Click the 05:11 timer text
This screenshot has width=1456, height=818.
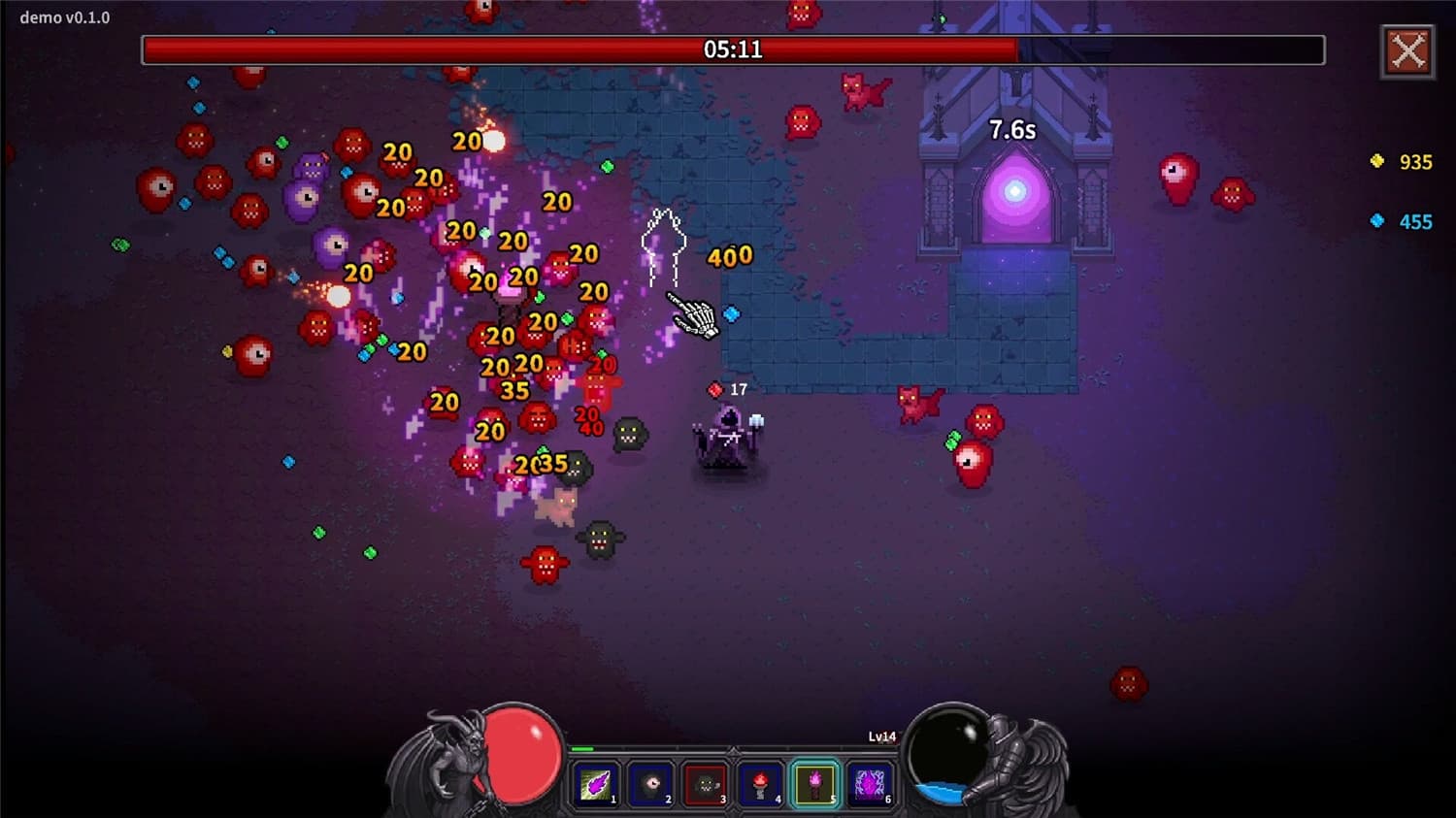(x=733, y=49)
